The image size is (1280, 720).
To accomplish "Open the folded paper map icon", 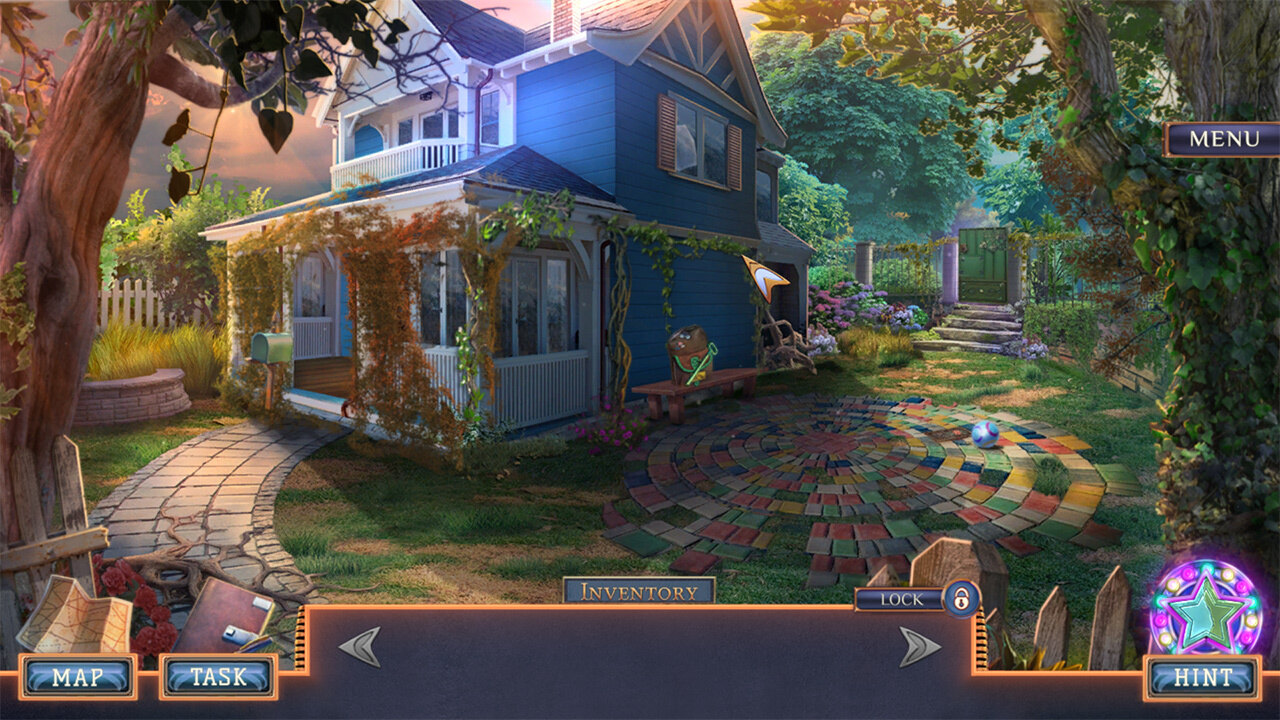I will tap(75, 613).
